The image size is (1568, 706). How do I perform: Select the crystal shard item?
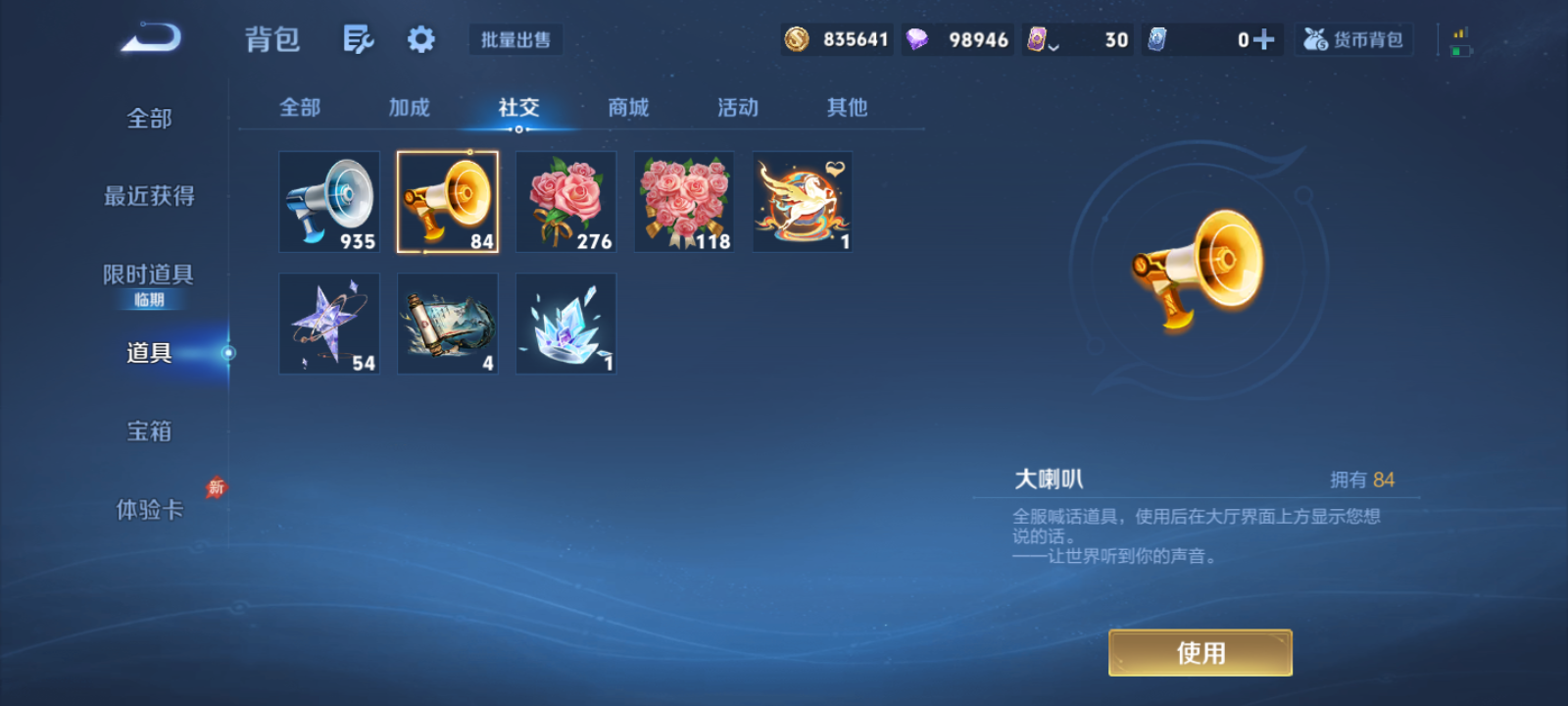point(565,324)
